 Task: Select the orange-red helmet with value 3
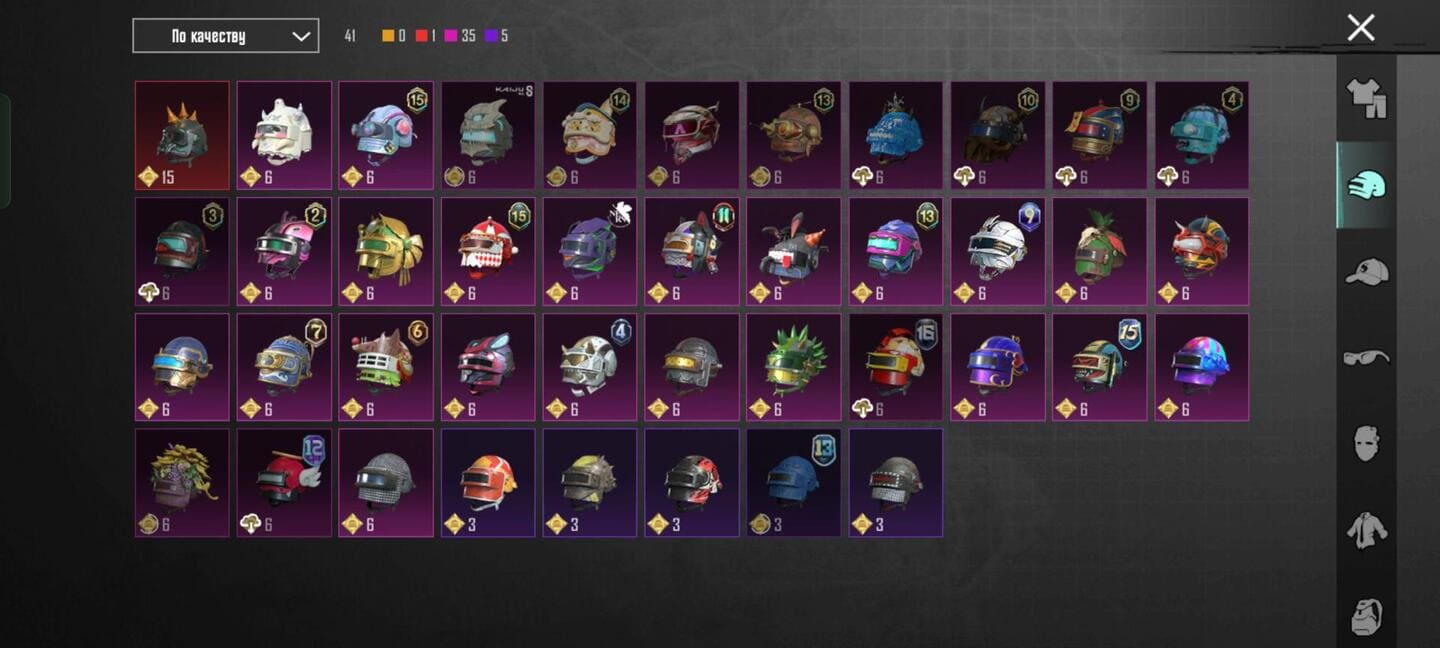[x=488, y=483]
